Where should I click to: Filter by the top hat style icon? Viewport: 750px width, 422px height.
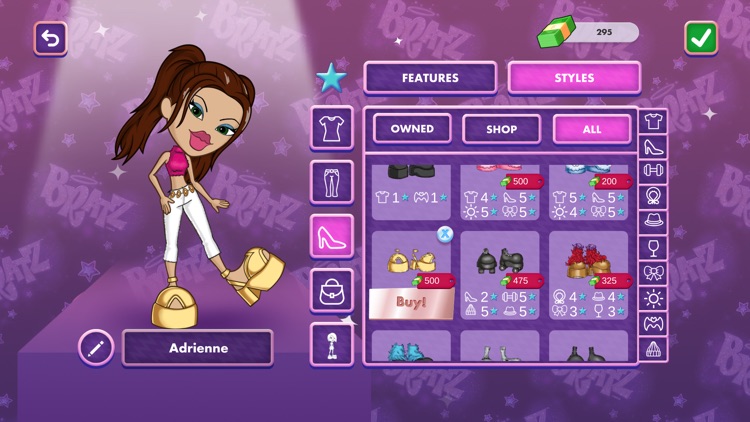pos(653,222)
